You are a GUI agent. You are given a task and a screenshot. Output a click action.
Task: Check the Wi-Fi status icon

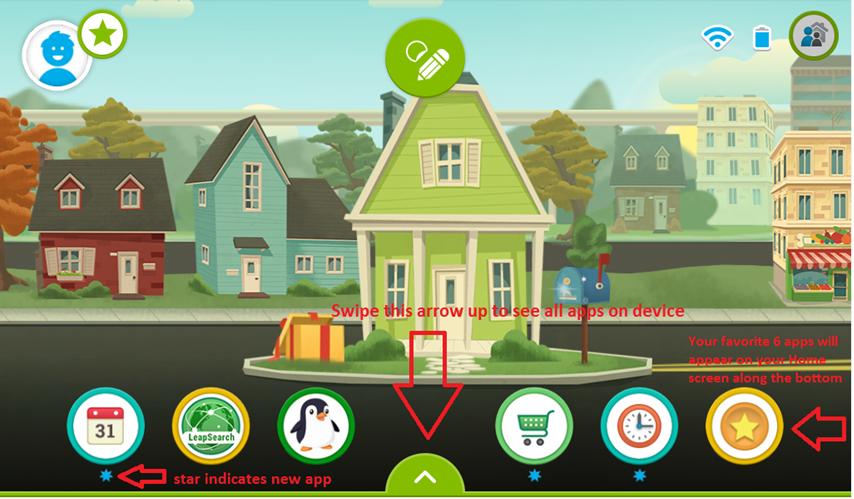tap(716, 38)
